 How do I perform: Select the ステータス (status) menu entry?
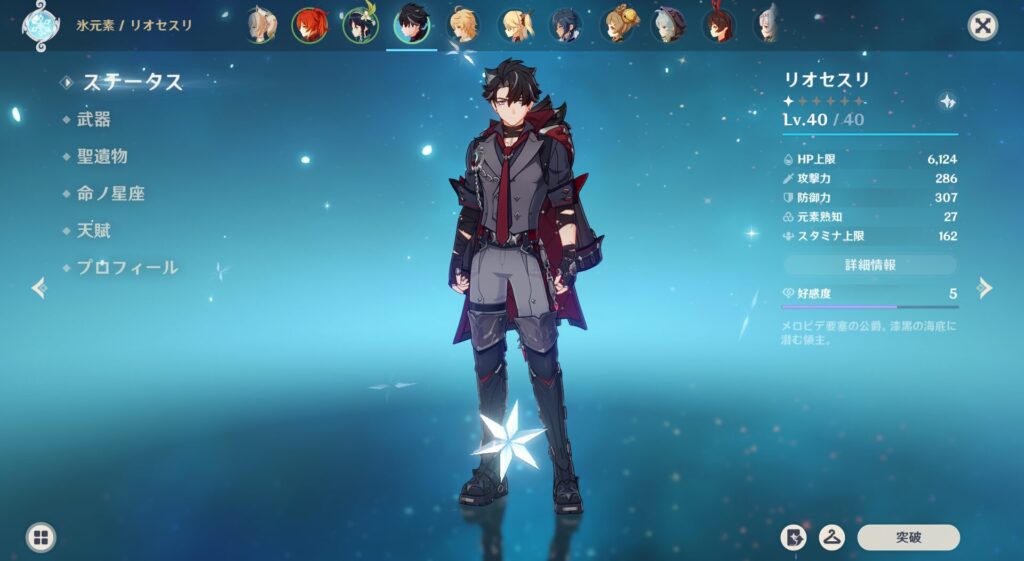click(x=133, y=82)
